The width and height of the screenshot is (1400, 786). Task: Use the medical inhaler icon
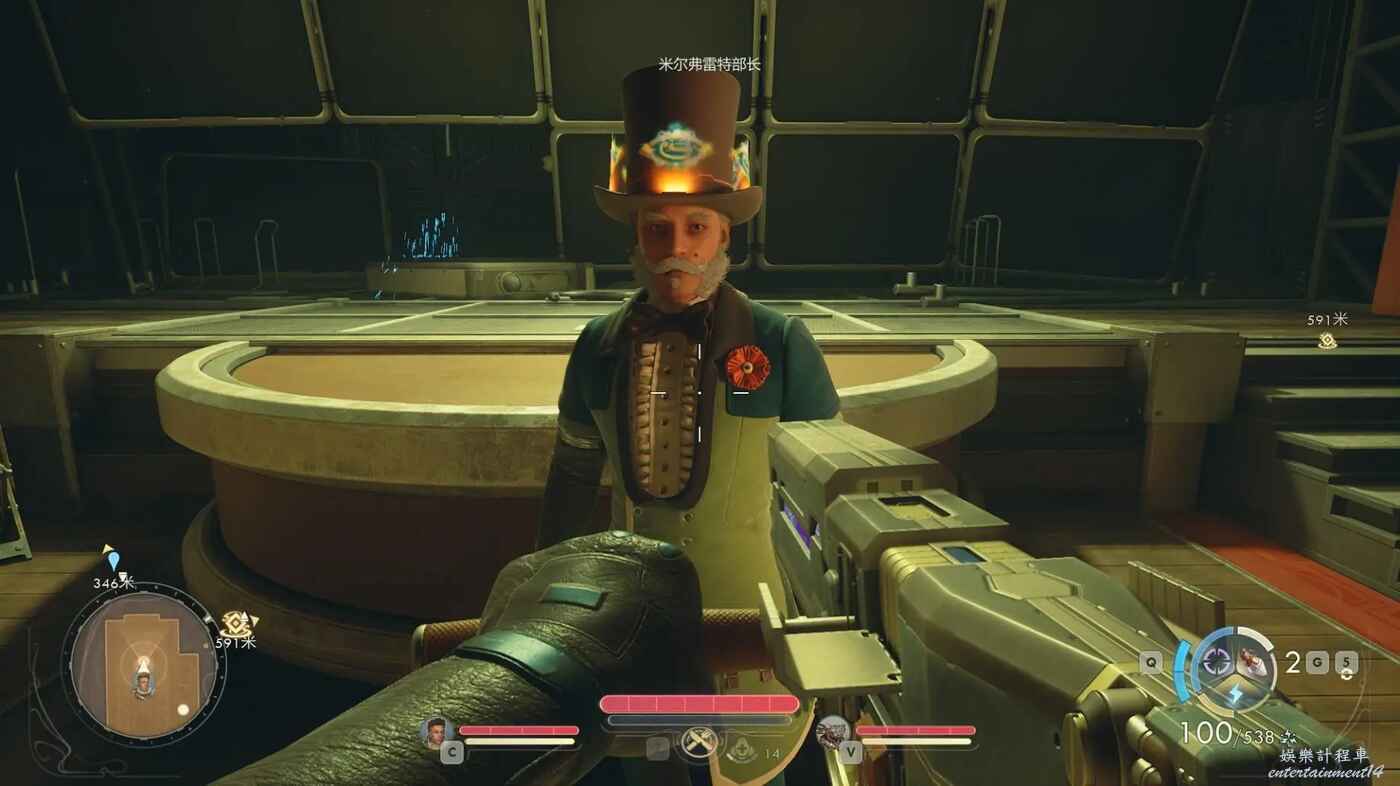coord(741,748)
